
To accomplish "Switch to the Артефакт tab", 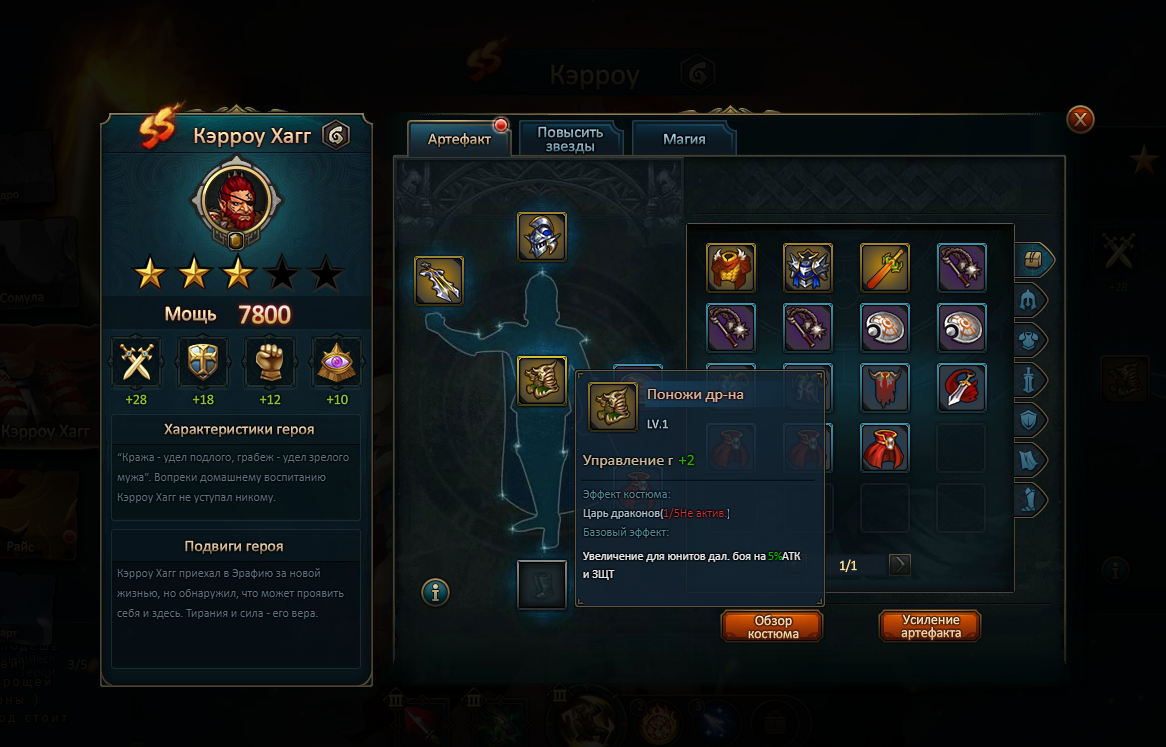I will click(x=459, y=139).
